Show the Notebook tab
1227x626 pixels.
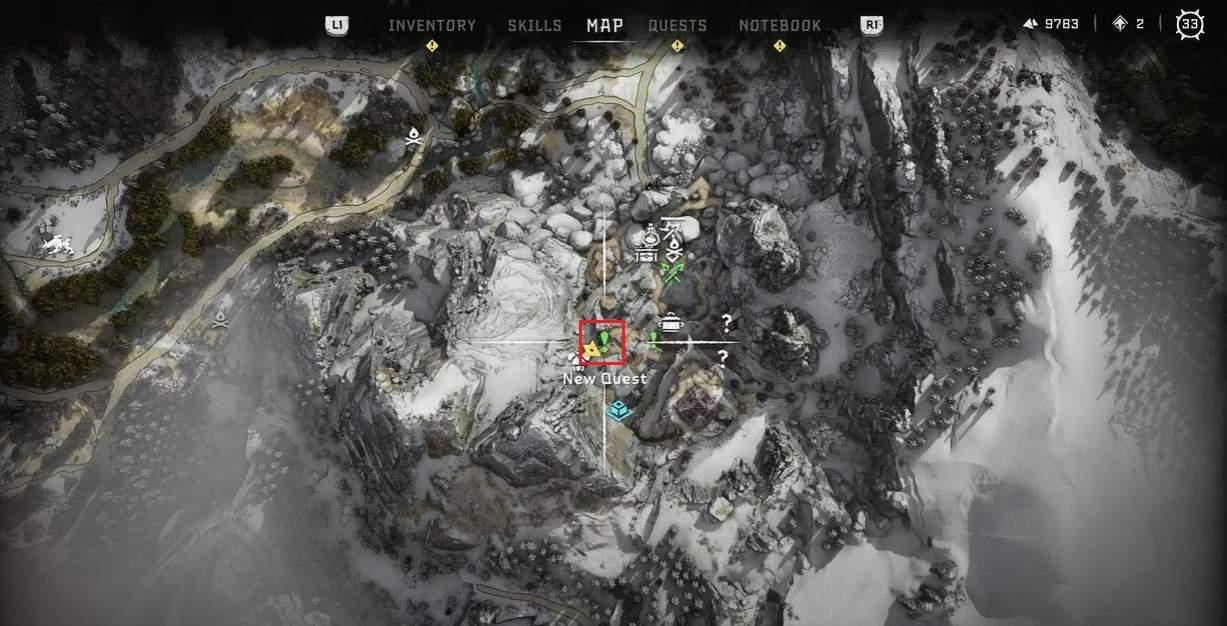click(780, 25)
